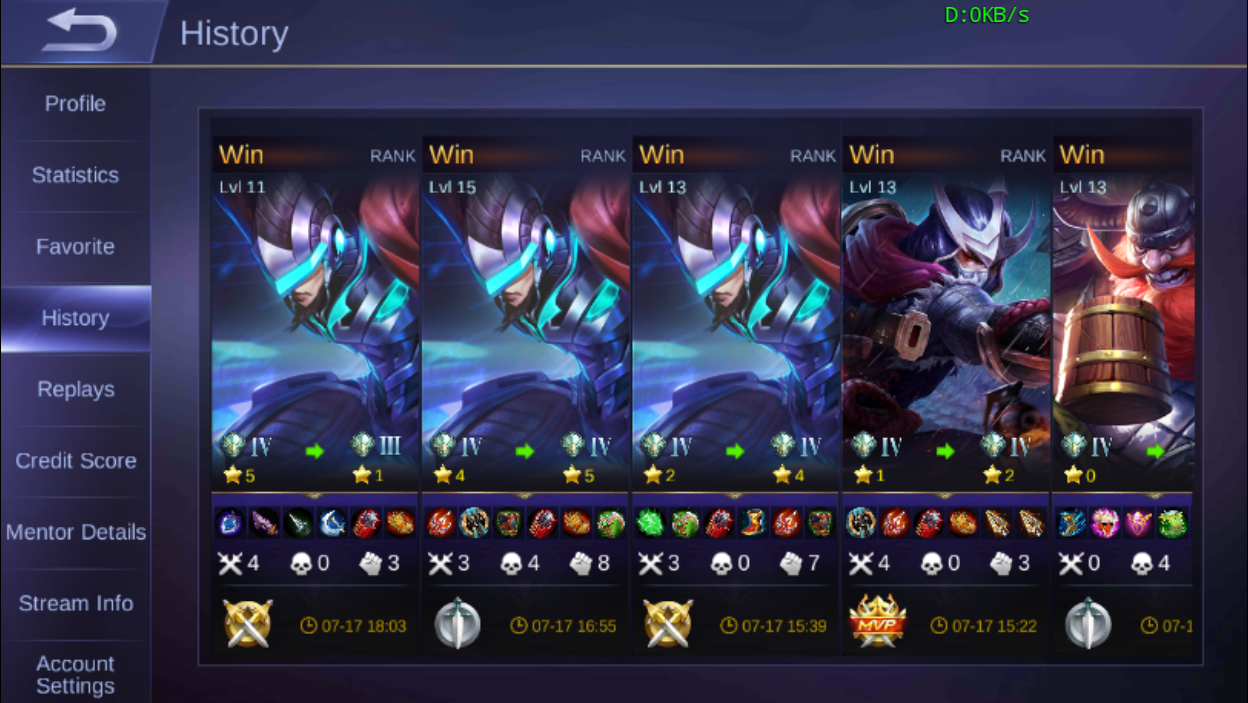Open Account Settings tab
Screen dimensions: 1248x703
pyautogui.click(x=75, y=675)
